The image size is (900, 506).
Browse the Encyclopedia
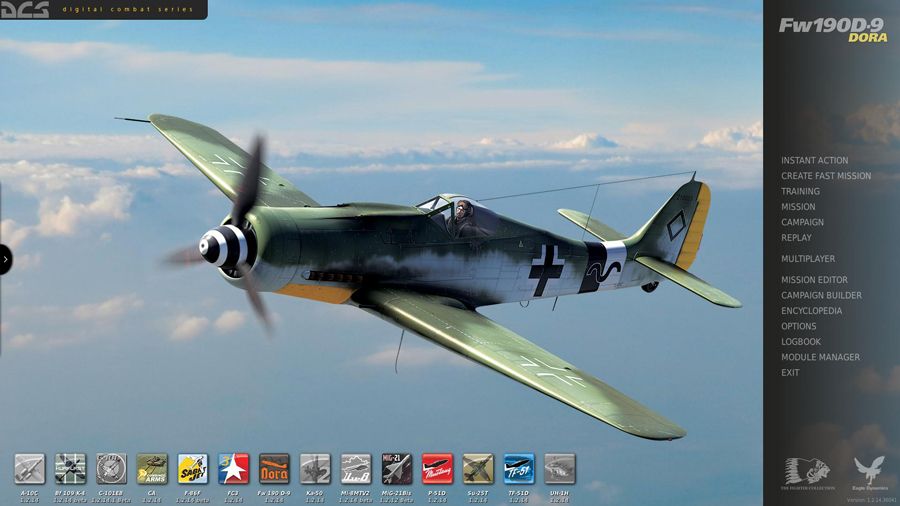point(811,311)
